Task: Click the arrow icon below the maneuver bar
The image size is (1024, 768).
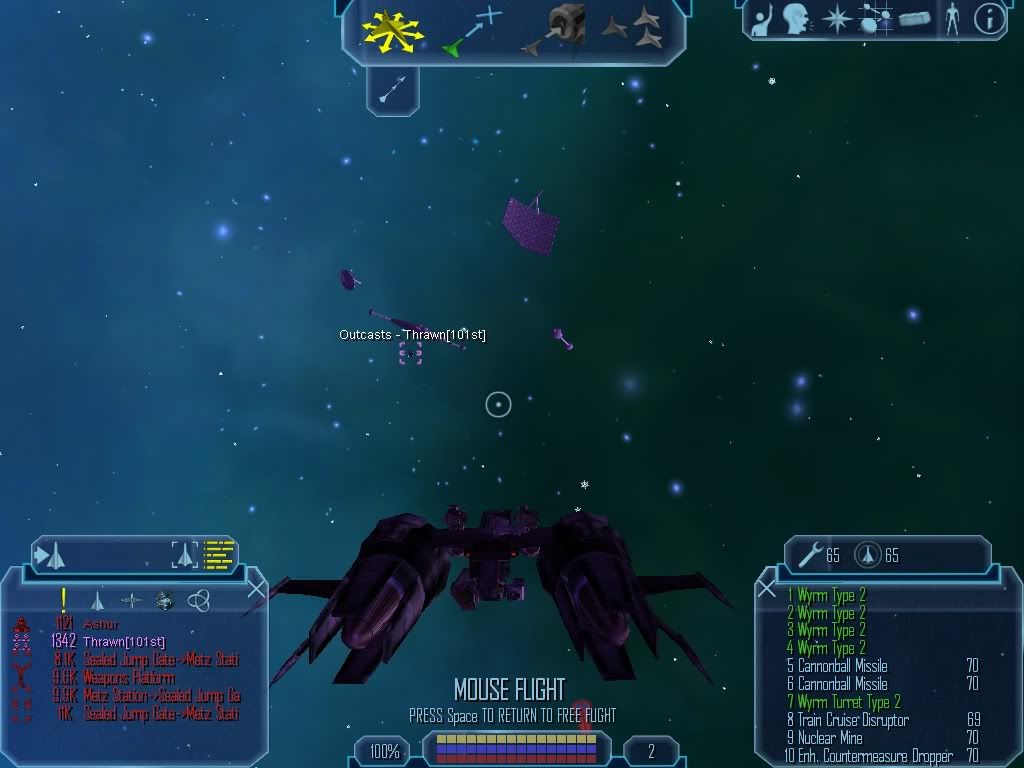Action: [392, 91]
